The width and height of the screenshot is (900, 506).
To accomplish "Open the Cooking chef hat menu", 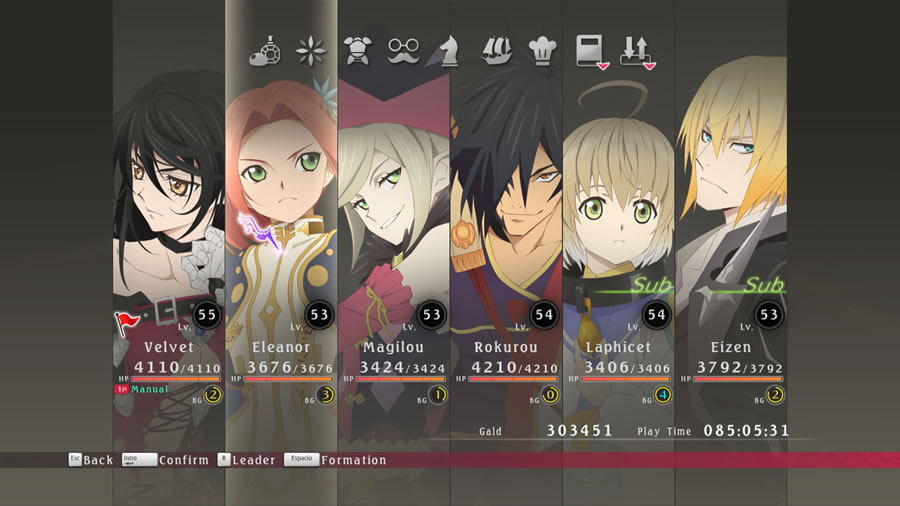I will (x=541, y=49).
